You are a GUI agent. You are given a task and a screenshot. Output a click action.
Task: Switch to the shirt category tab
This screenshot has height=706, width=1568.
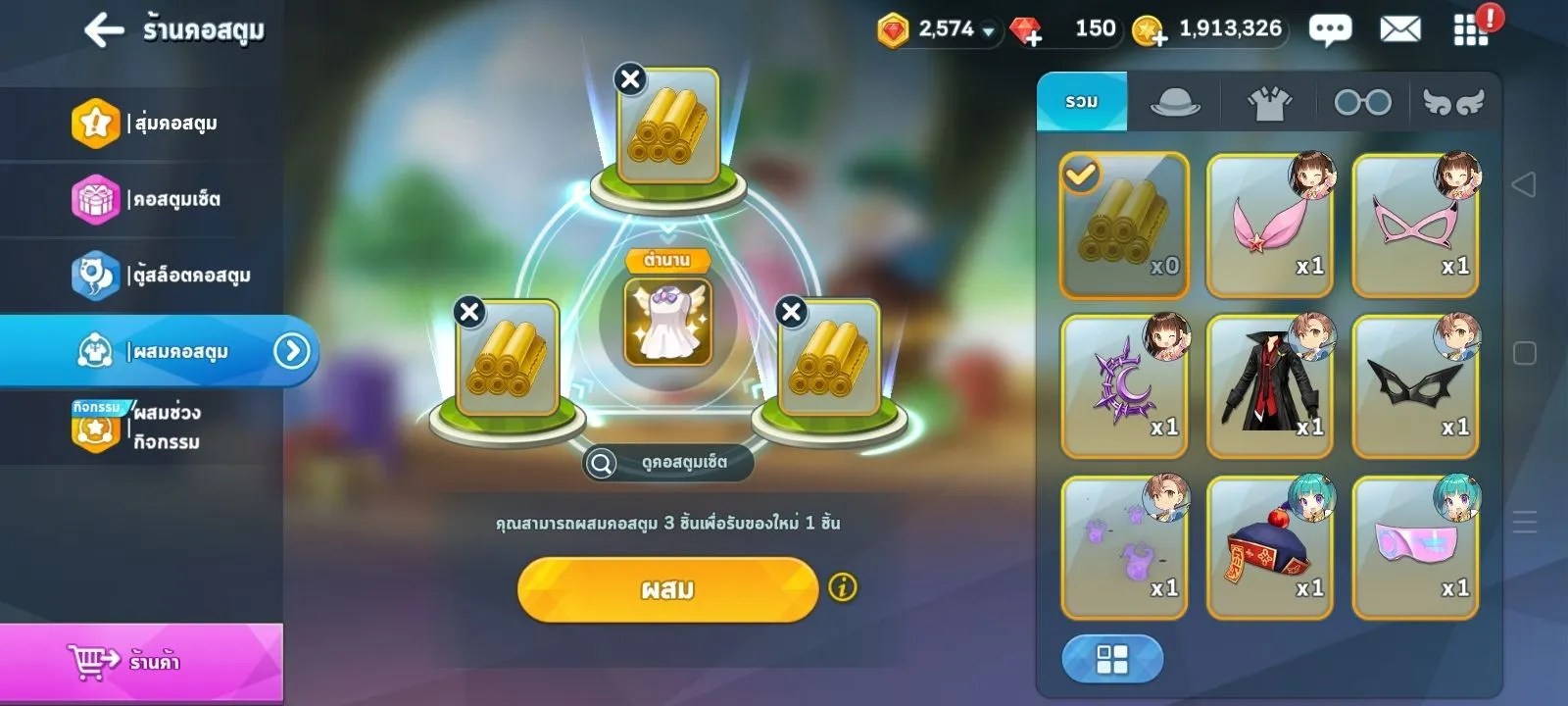point(1269,102)
